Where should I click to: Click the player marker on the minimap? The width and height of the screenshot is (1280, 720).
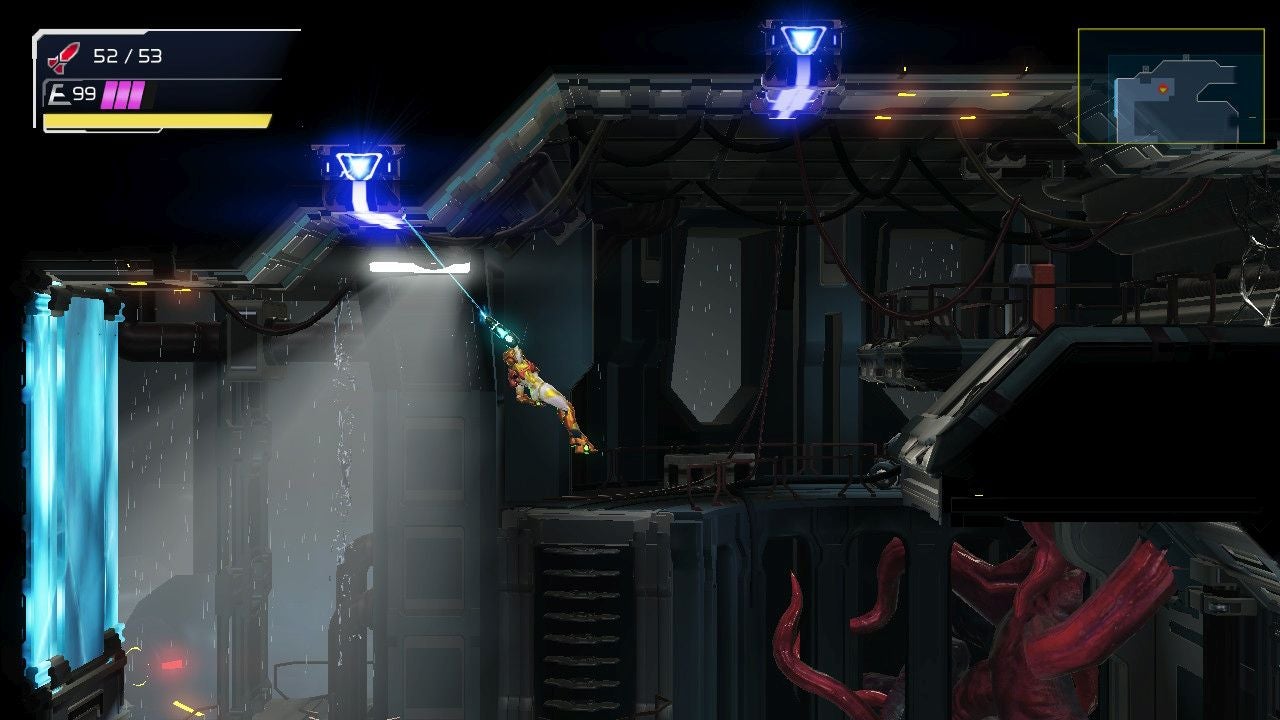click(x=1163, y=90)
